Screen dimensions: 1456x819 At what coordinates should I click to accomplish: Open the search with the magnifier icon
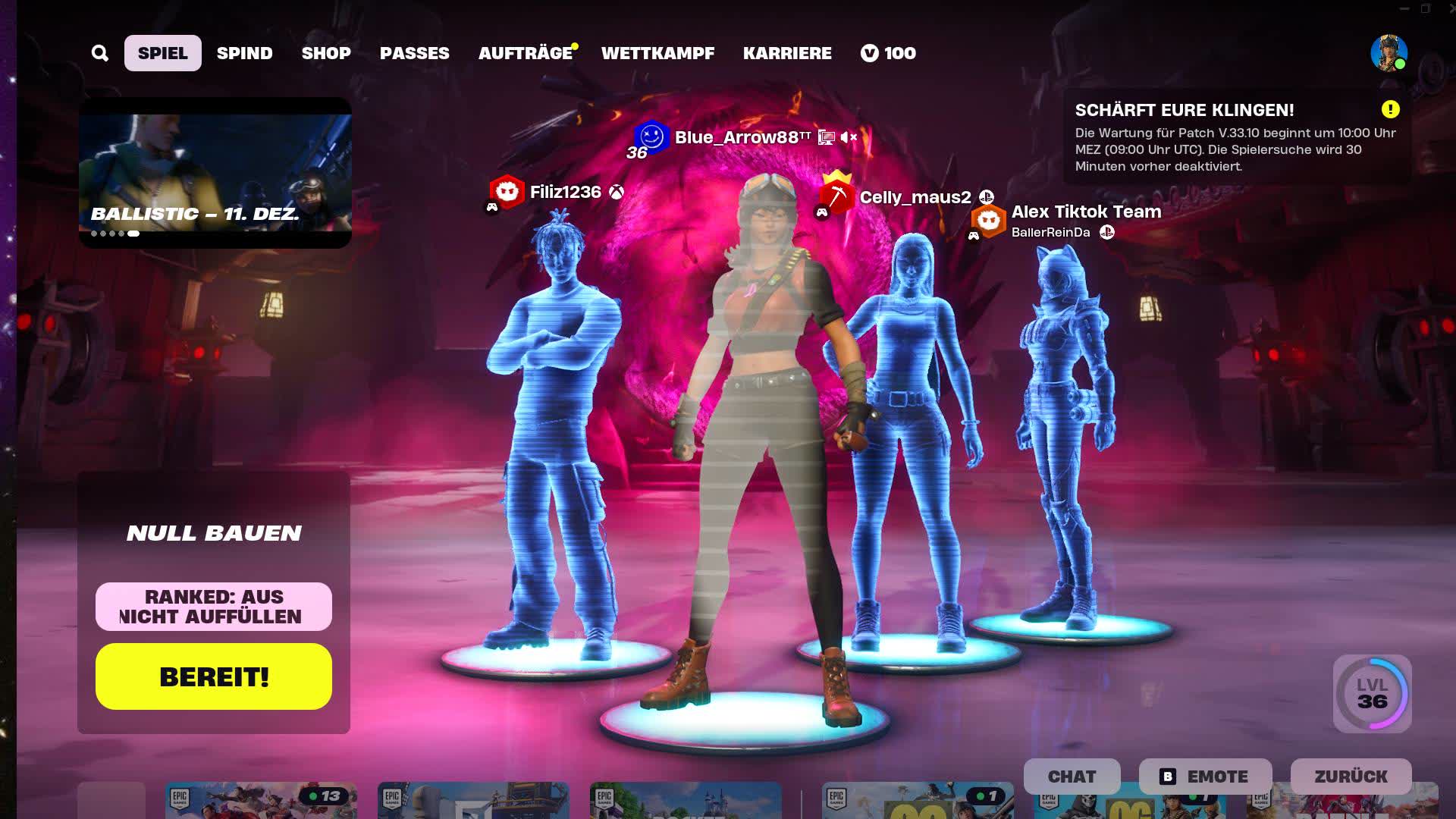(100, 53)
